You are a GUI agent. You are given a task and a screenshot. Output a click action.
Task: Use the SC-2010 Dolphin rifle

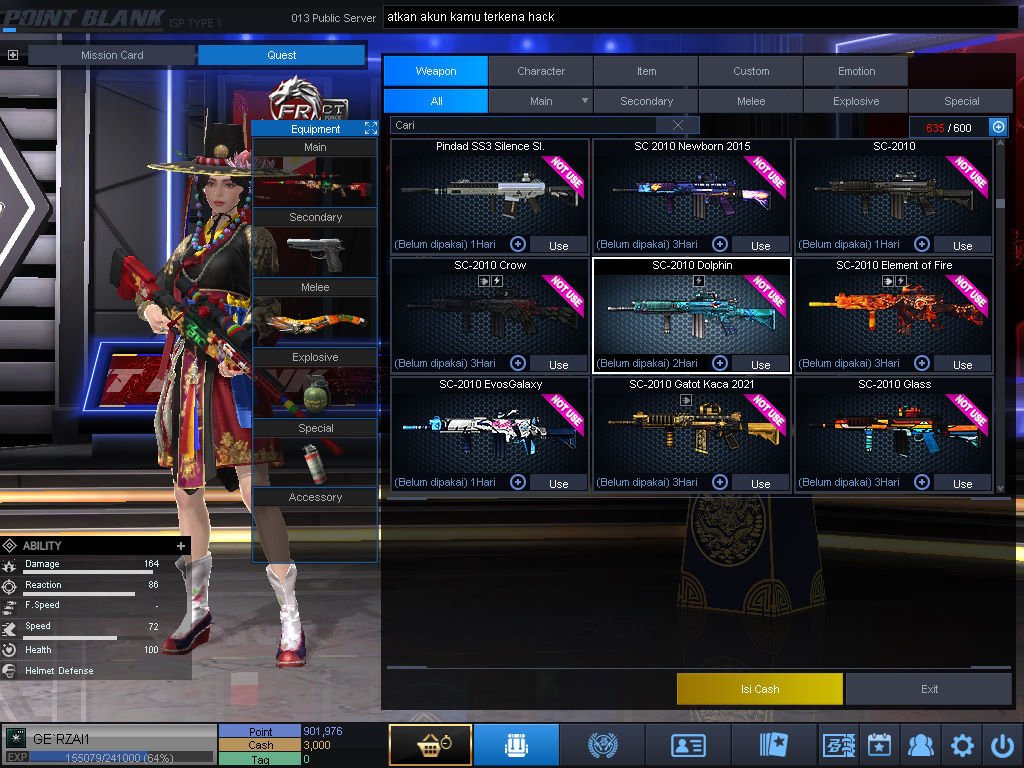(x=760, y=364)
